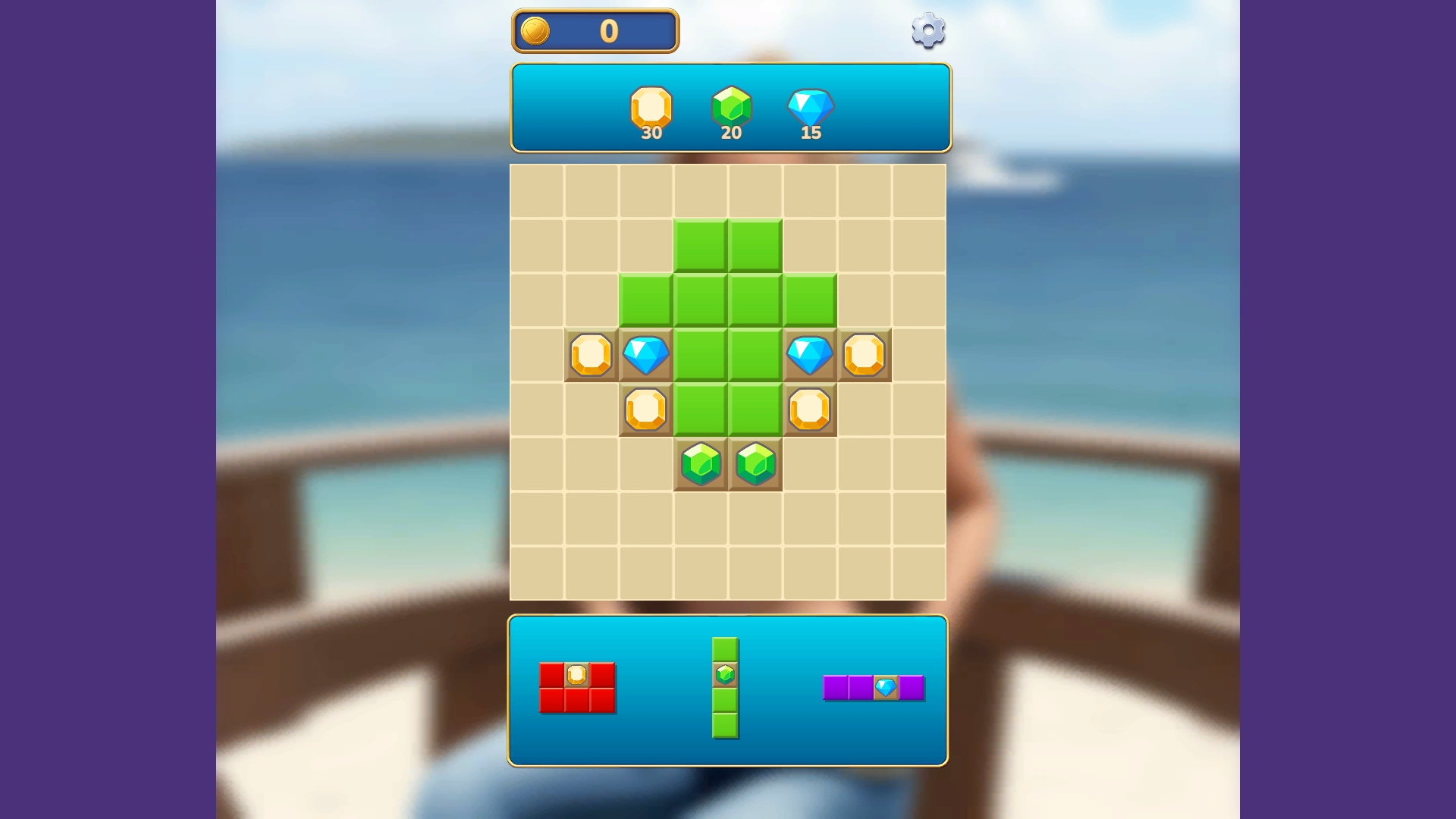Select the leftmost blue diamond on the board
This screenshot has width=1456, height=819.
pos(645,353)
